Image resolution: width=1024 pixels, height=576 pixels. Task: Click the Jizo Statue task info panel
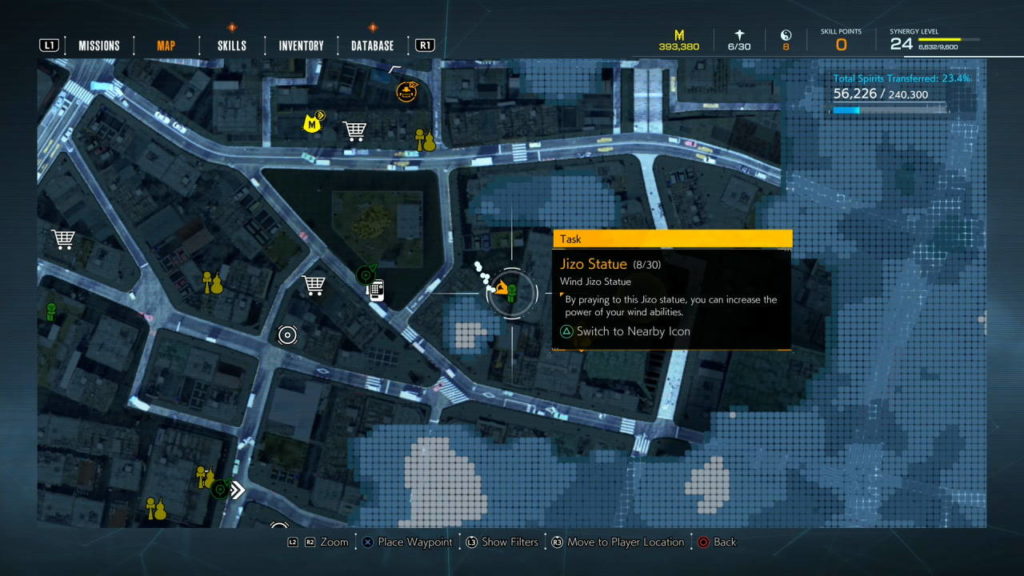tap(672, 290)
